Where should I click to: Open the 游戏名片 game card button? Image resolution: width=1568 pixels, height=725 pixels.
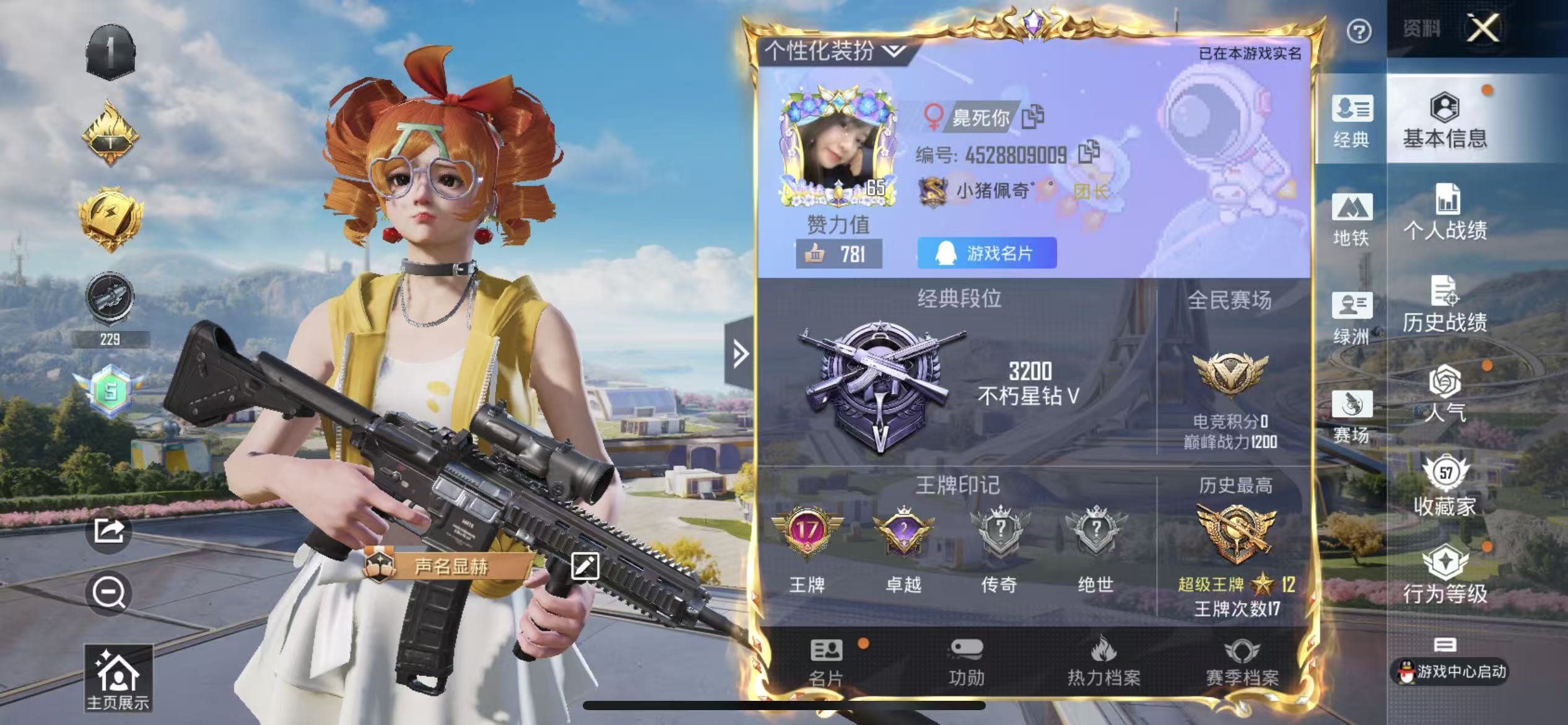pos(987,253)
